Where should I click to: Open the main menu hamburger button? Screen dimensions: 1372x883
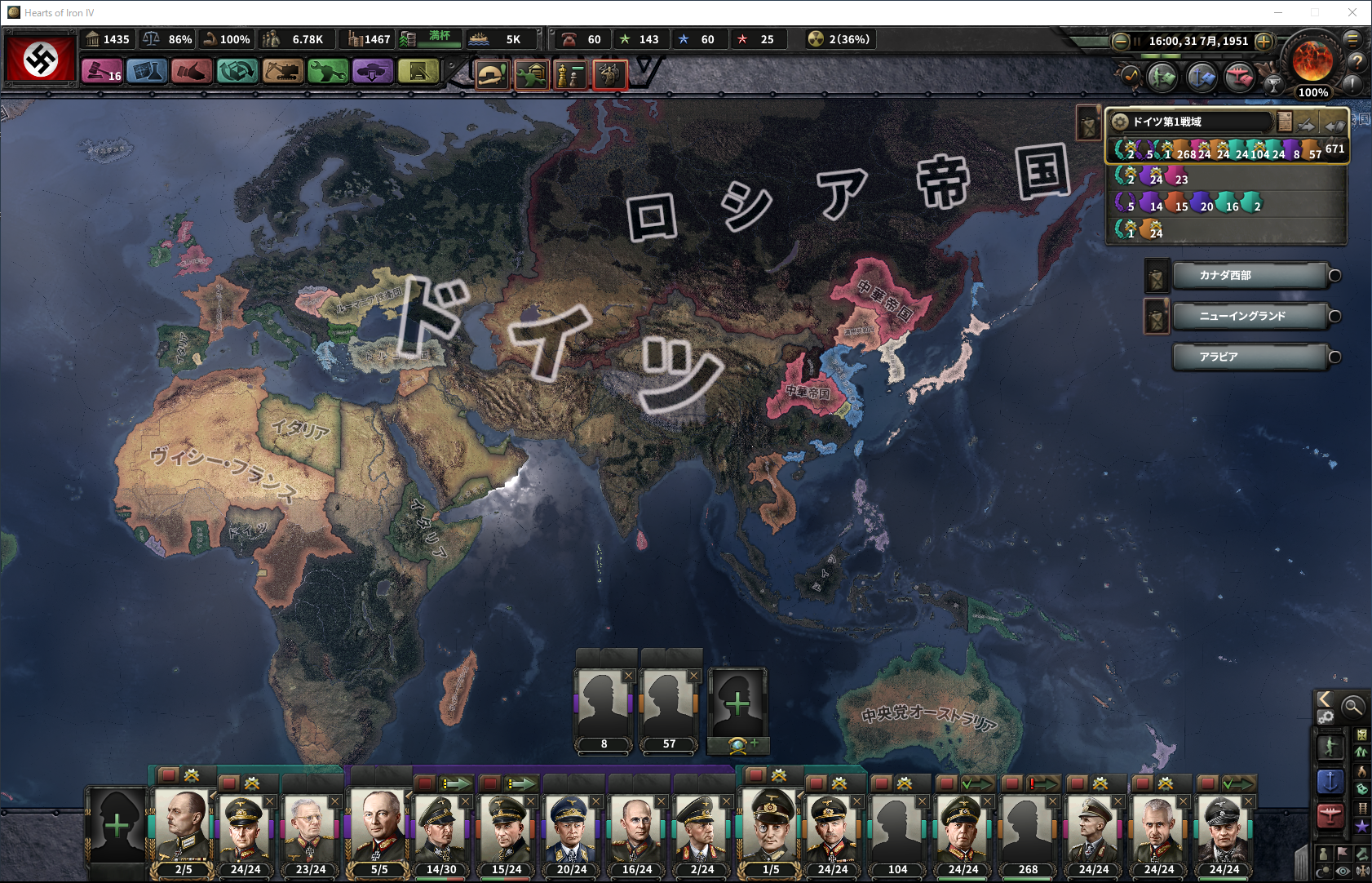(x=1352, y=38)
